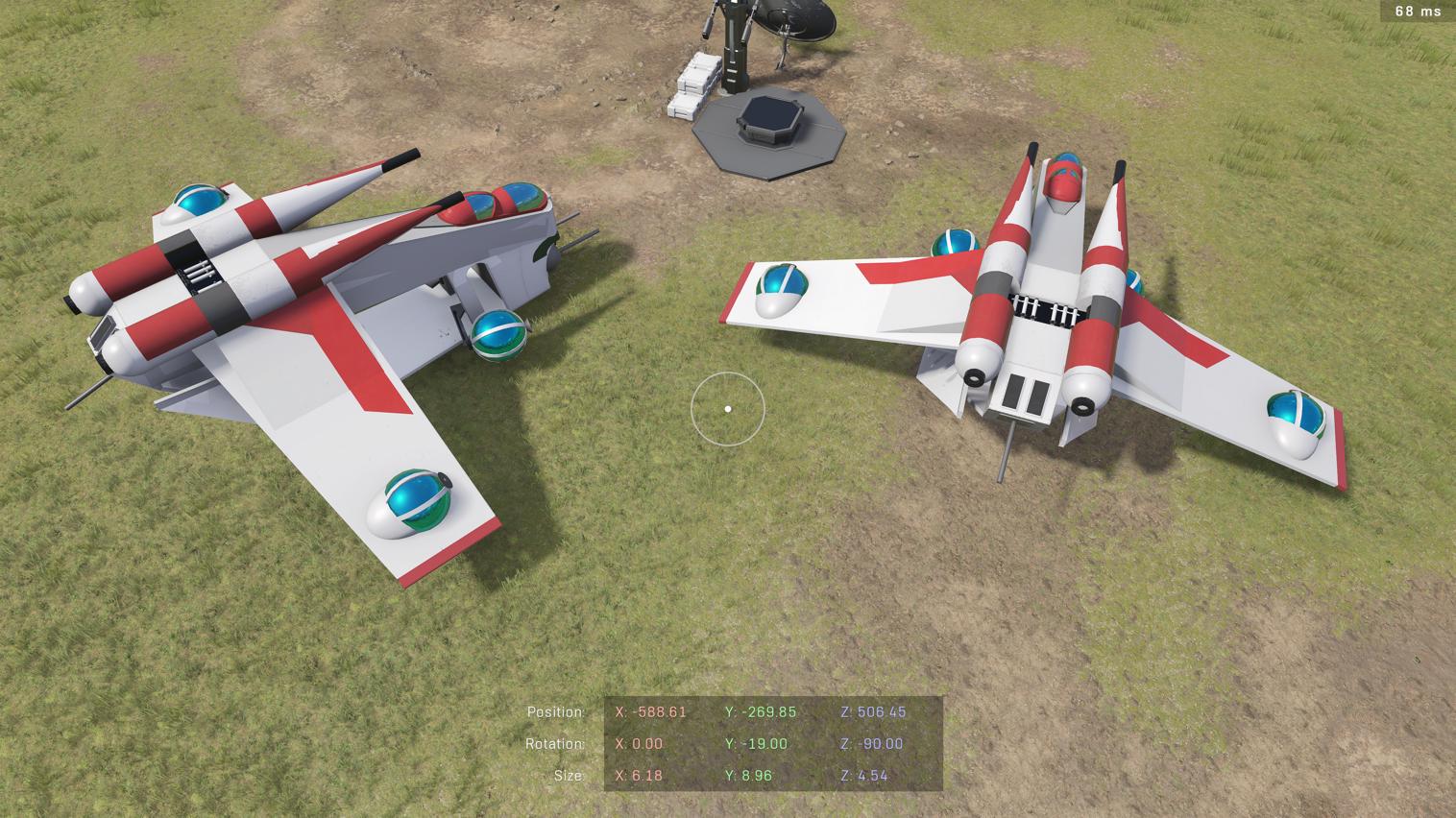
Task: Click the Position row label
Action: tap(555, 712)
